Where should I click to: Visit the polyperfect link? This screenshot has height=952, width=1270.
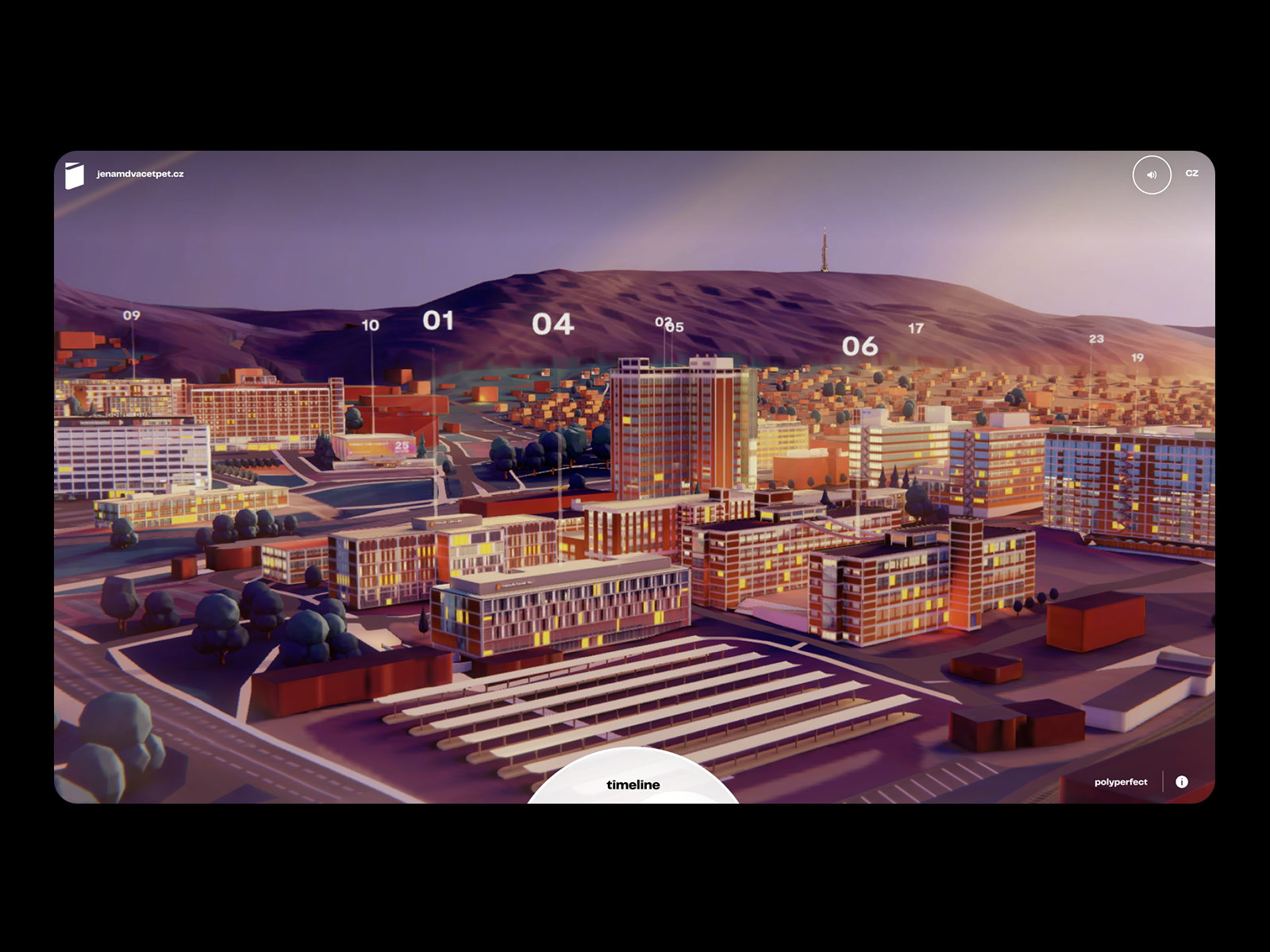click(1120, 781)
